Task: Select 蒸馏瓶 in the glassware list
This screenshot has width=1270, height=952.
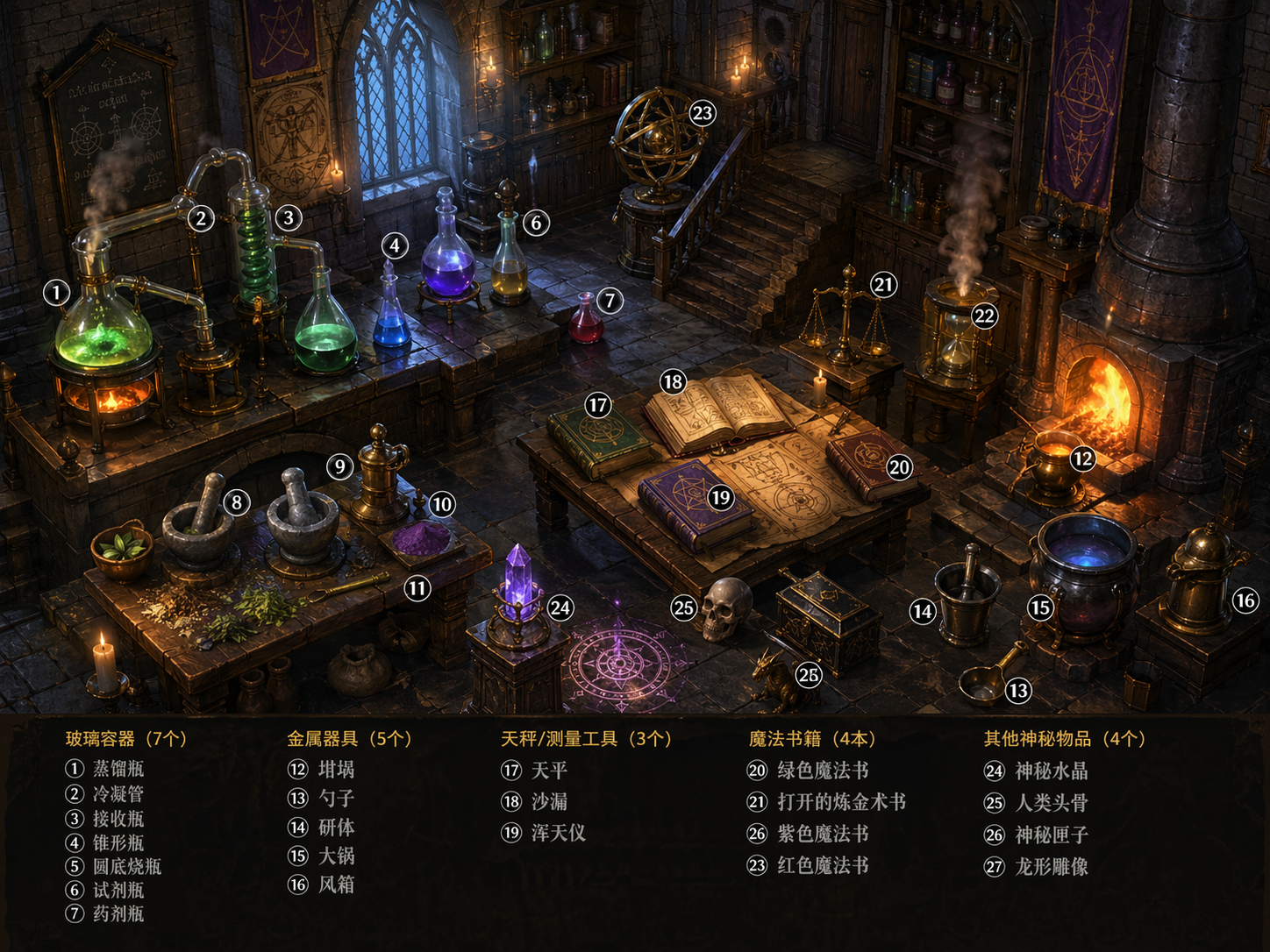Action: tap(118, 769)
